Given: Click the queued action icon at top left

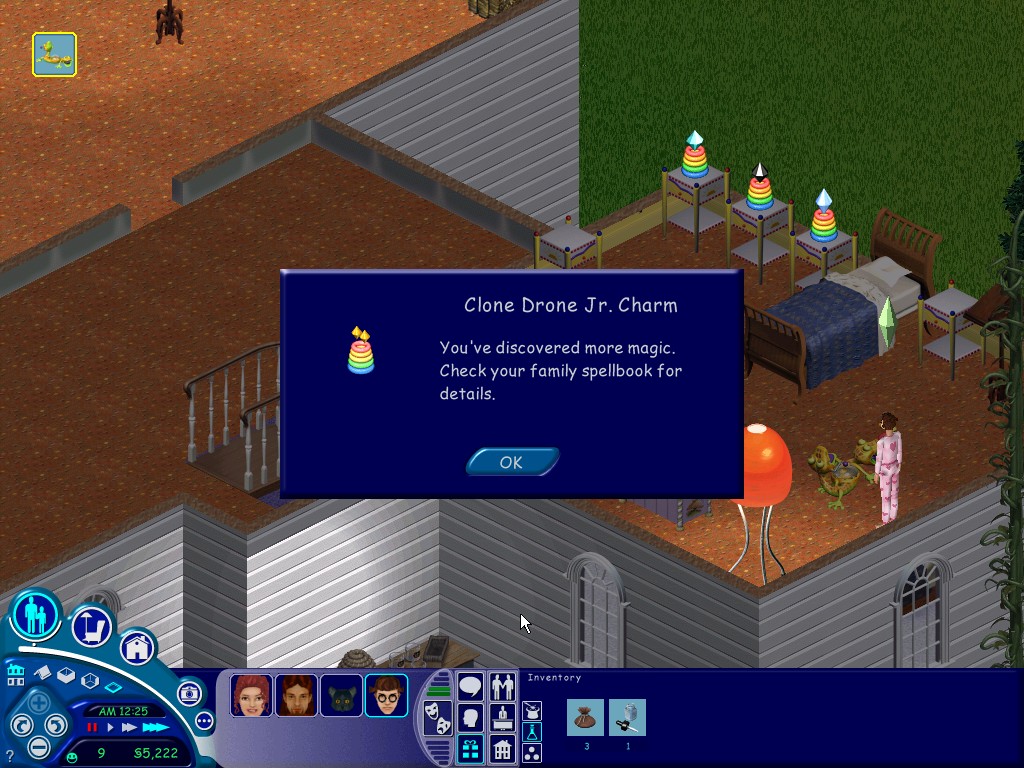Looking at the screenshot, I should point(54,55).
